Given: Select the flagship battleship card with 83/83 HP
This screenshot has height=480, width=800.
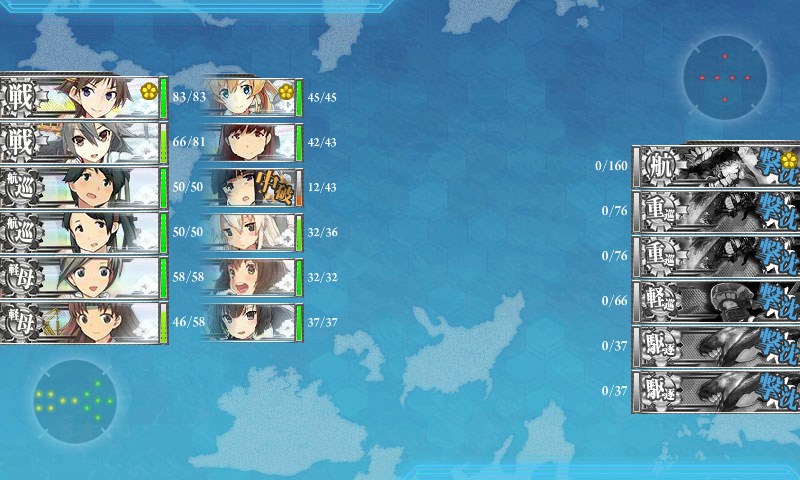Looking at the screenshot, I should 82,96.
